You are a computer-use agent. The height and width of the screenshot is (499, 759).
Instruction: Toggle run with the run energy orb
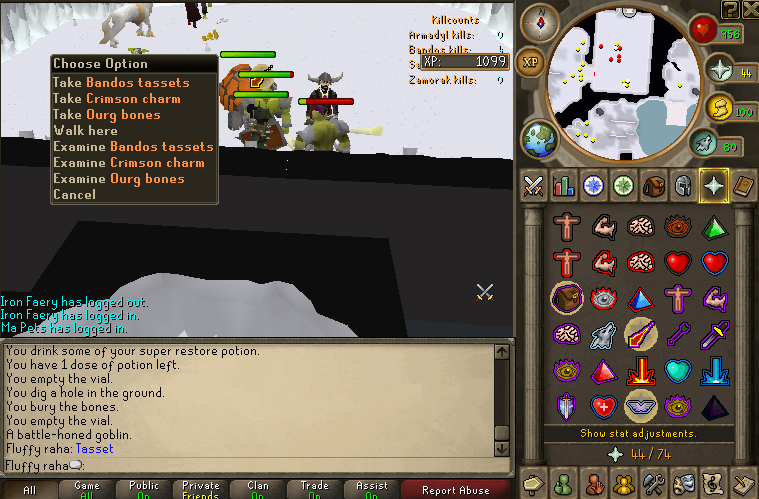click(x=719, y=107)
